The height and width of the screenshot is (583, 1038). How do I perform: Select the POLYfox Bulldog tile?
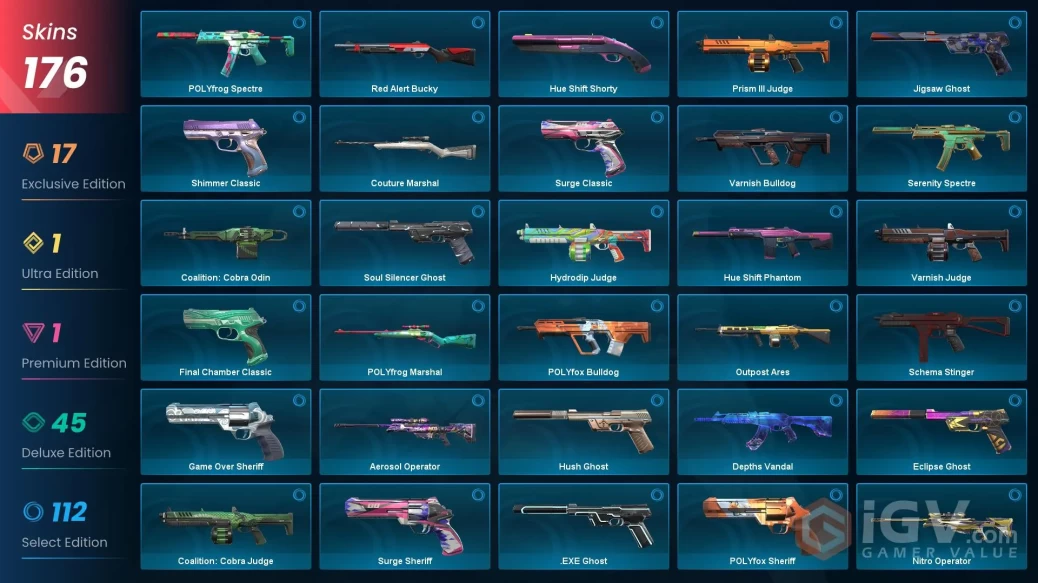coord(583,337)
